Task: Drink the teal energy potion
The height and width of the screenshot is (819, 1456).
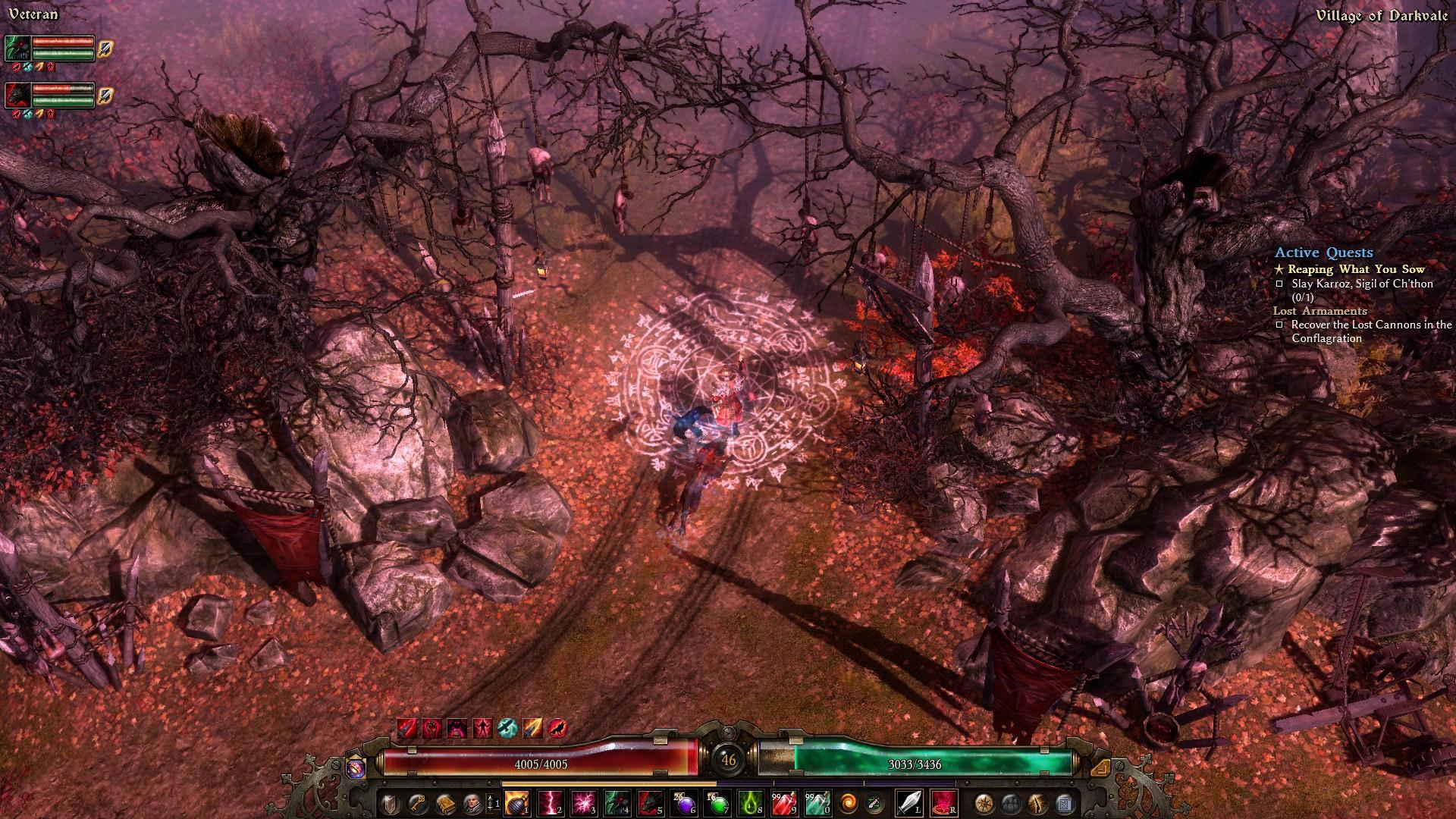Action: (x=817, y=802)
